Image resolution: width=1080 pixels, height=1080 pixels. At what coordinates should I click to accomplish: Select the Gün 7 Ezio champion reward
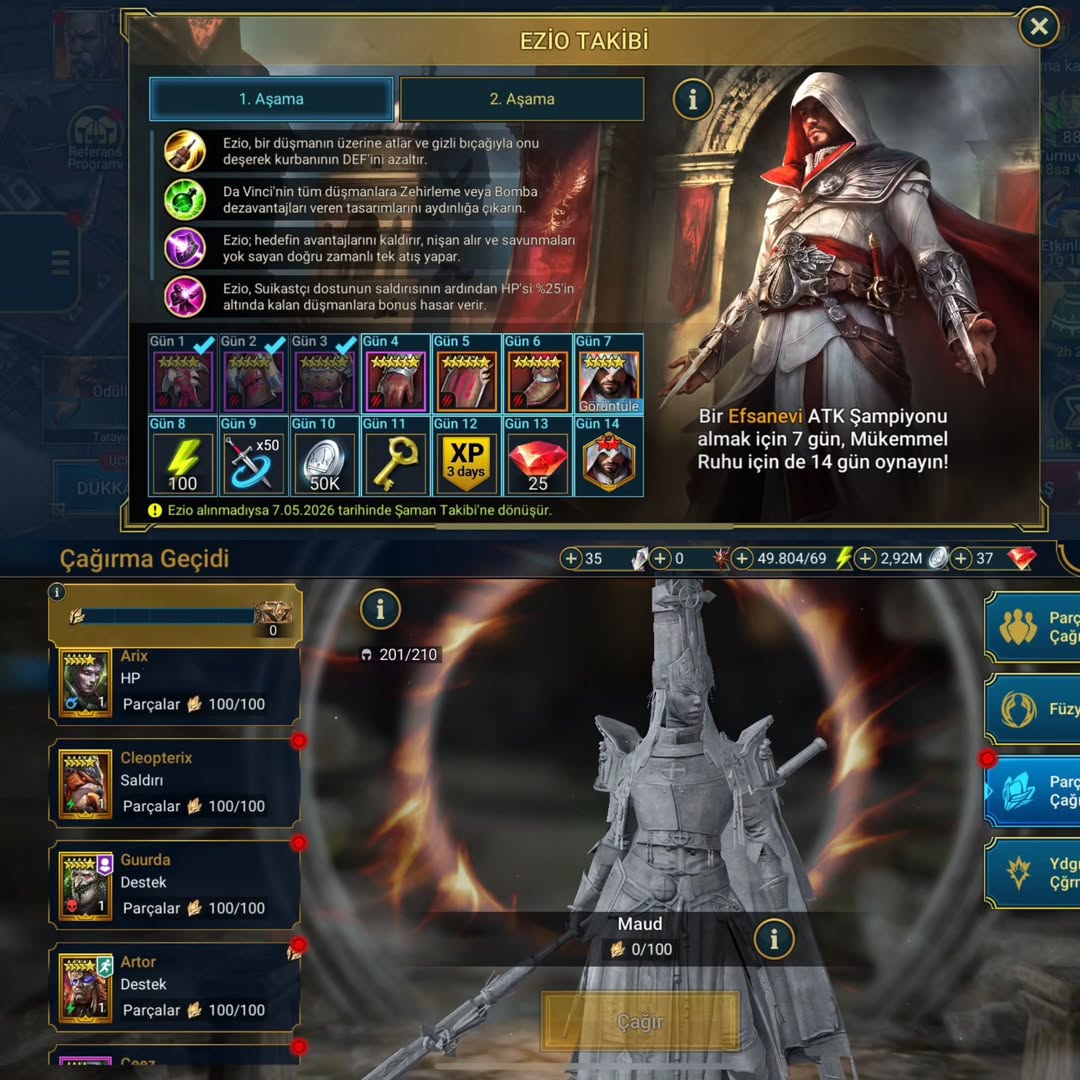[608, 375]
